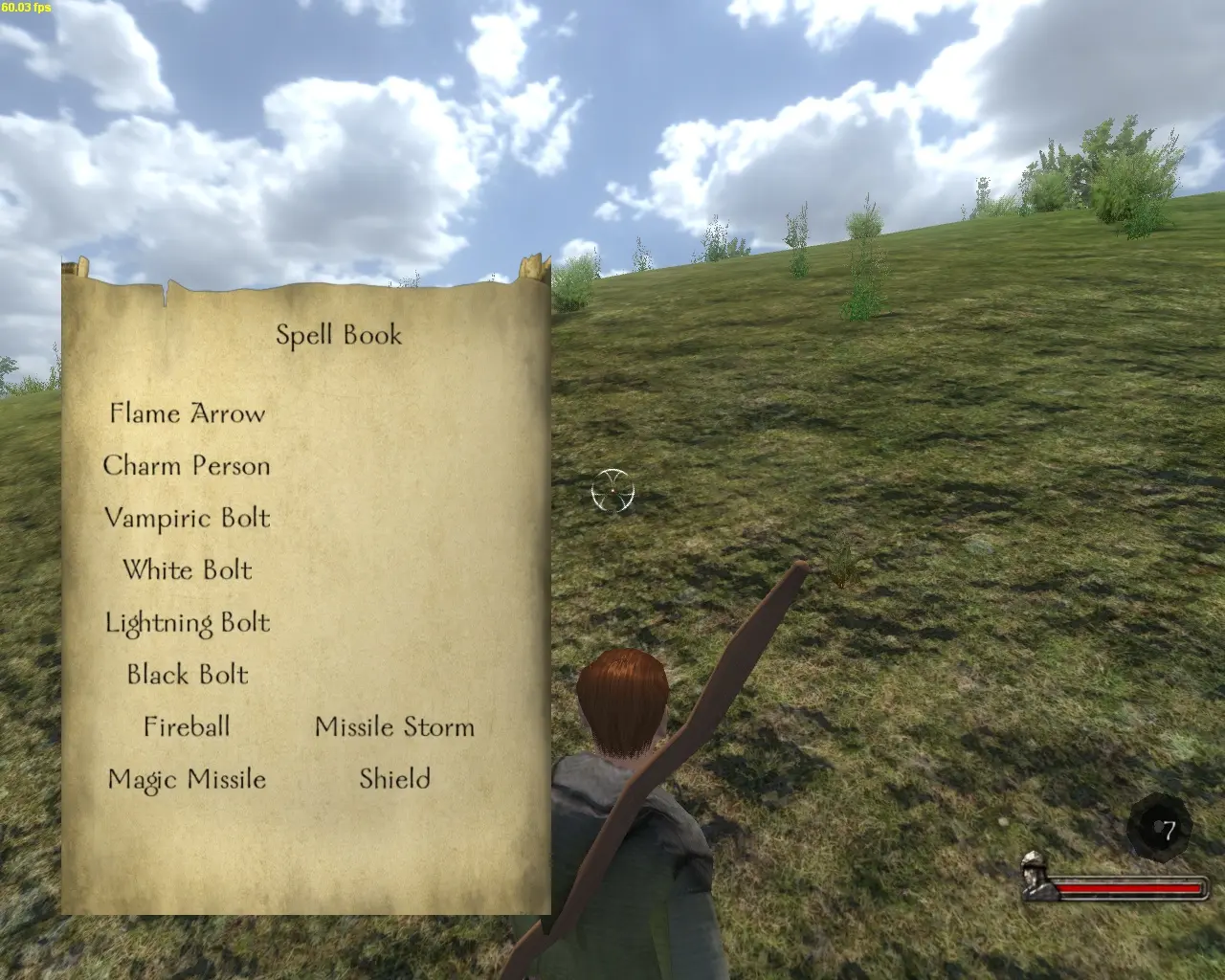
Task: Activate the Shield spell
Action: tap(394, 779)
